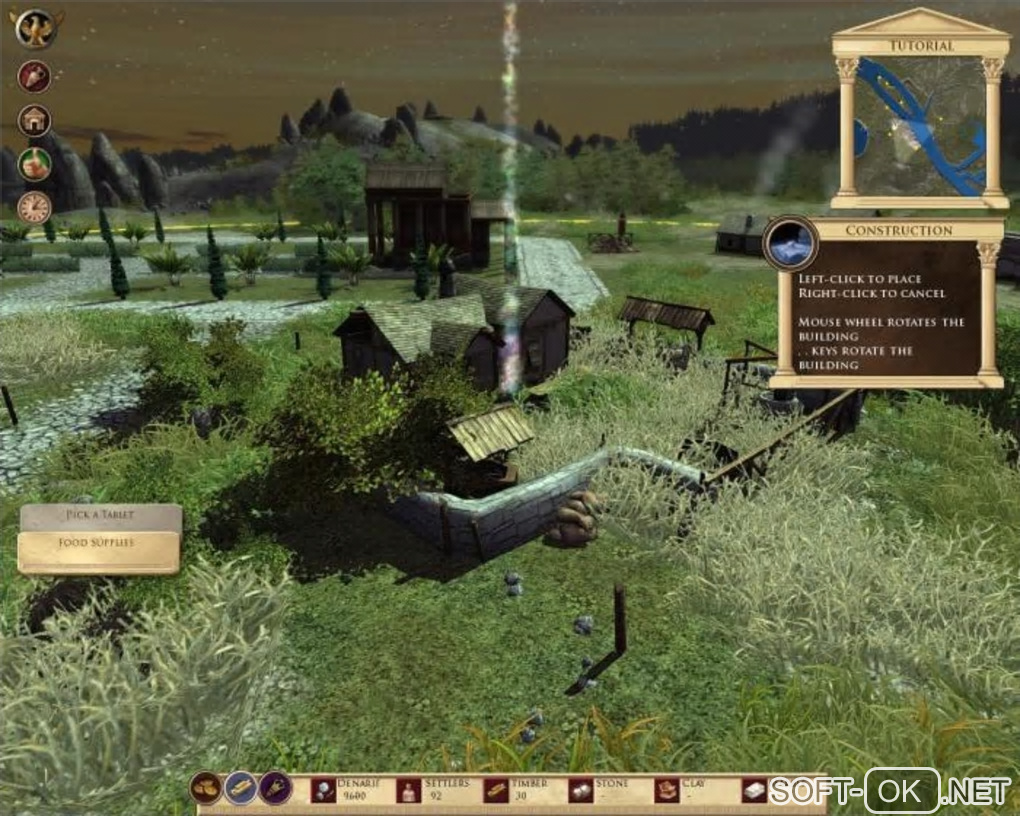Select the bread loaves resource button
The width and height of the screenshot is (1020, 816).
(206, 788)
